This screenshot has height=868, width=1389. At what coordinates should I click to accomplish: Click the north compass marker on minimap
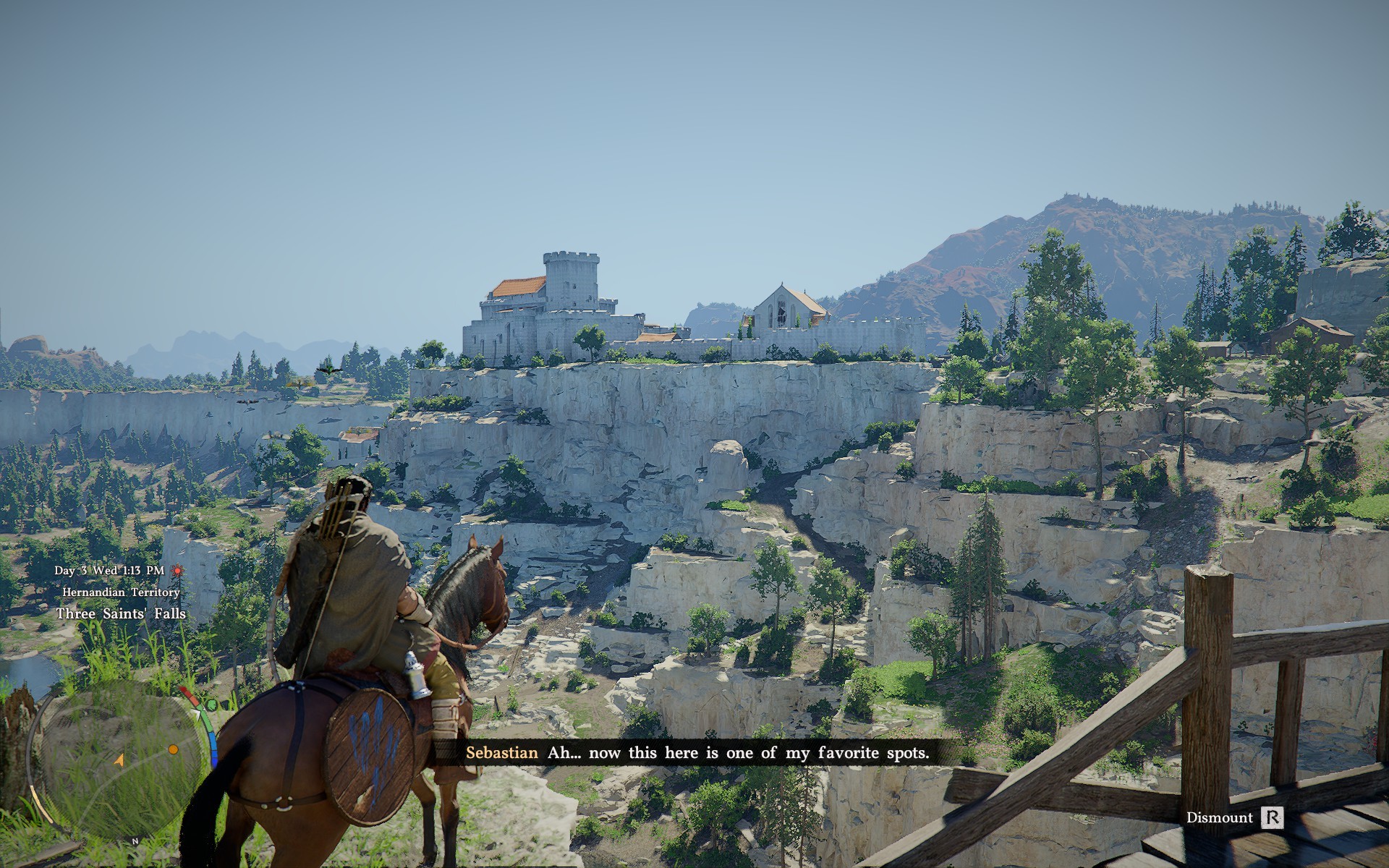click(135, 841)
